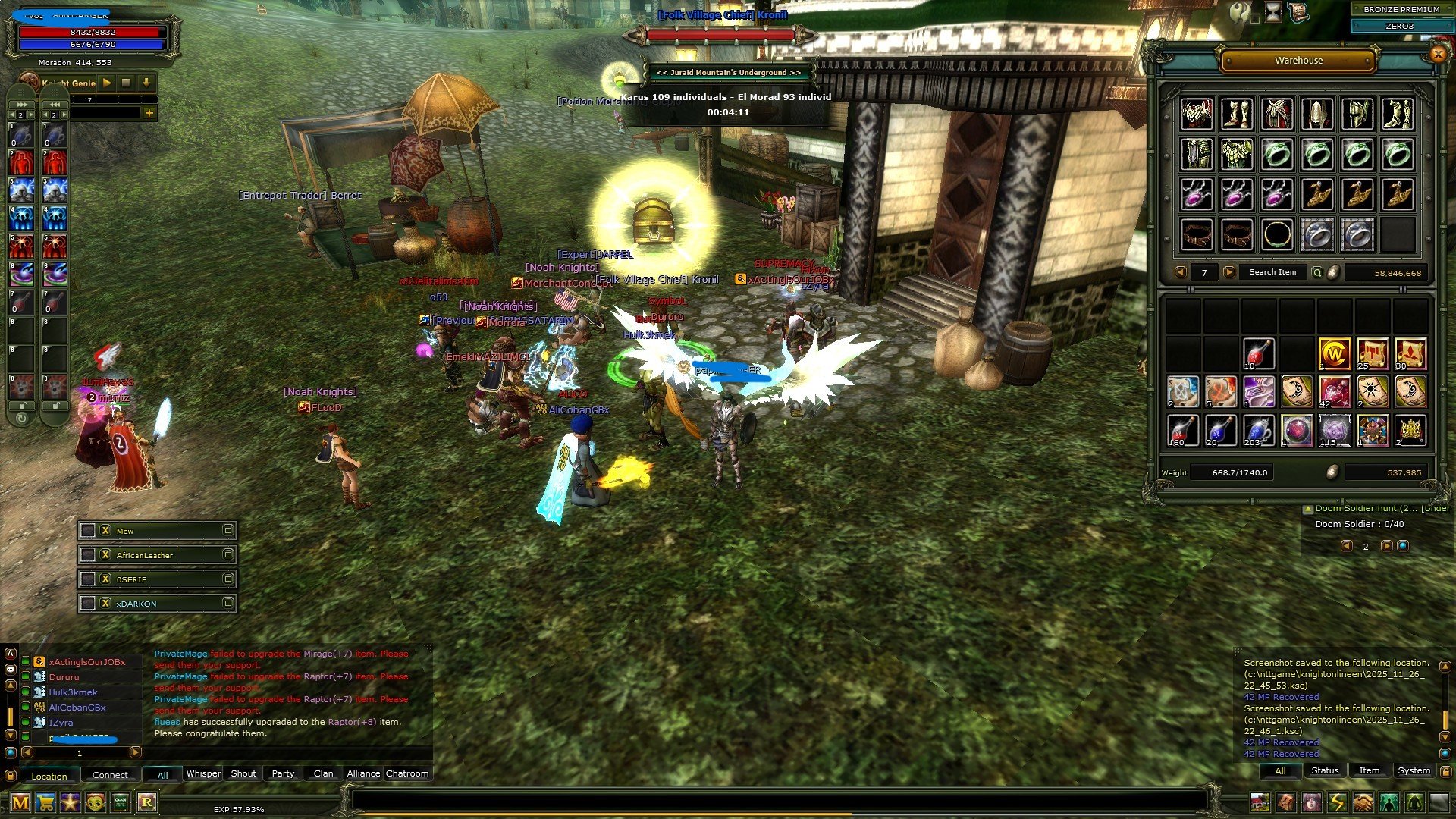Image resolution: width=1456 pixels, height=819 pixels.
Task: Click the R icon button
Action: click(146, 802)
